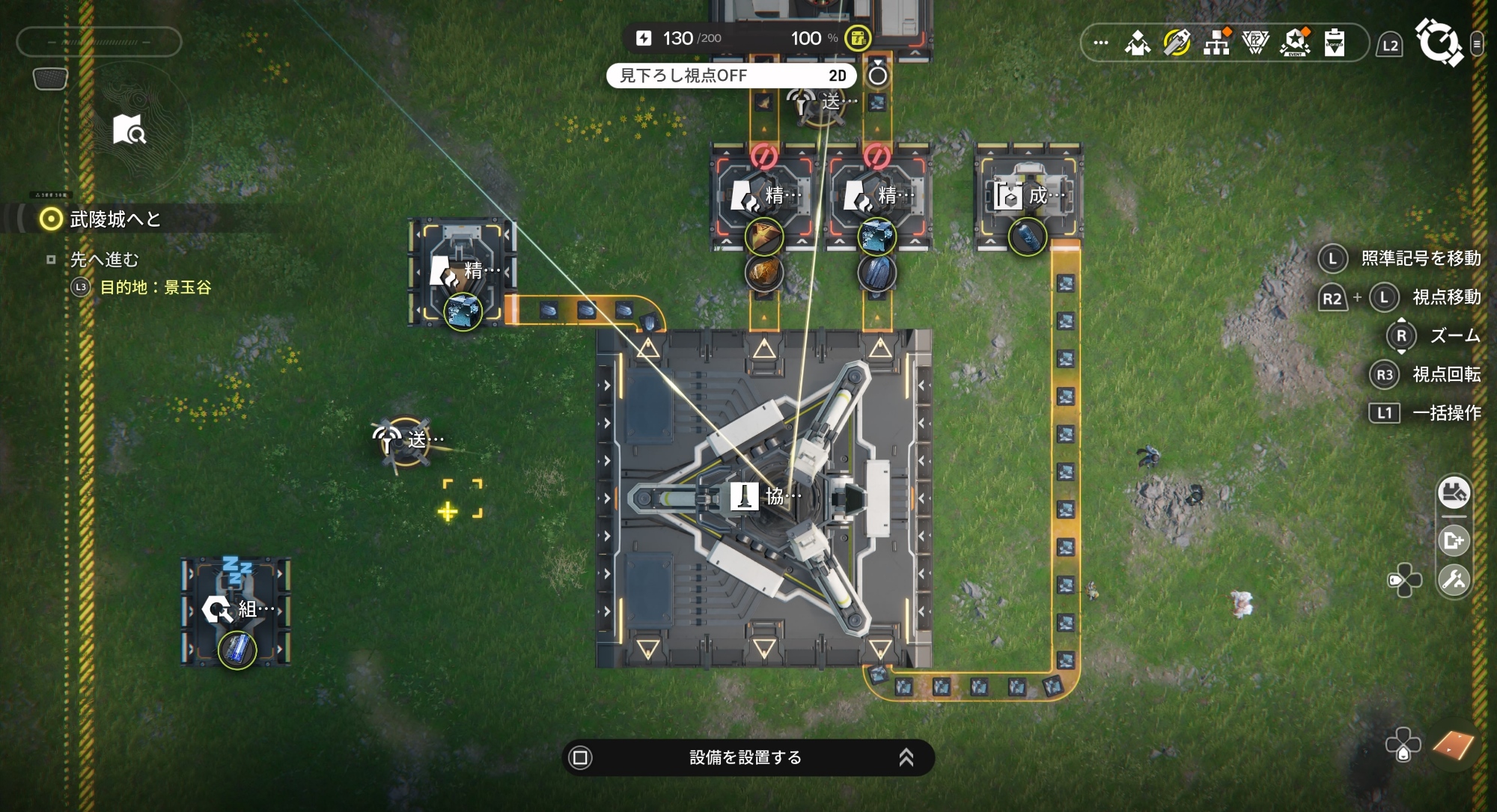Select the 武陵城へと quest tracker

tap(115, 219)
